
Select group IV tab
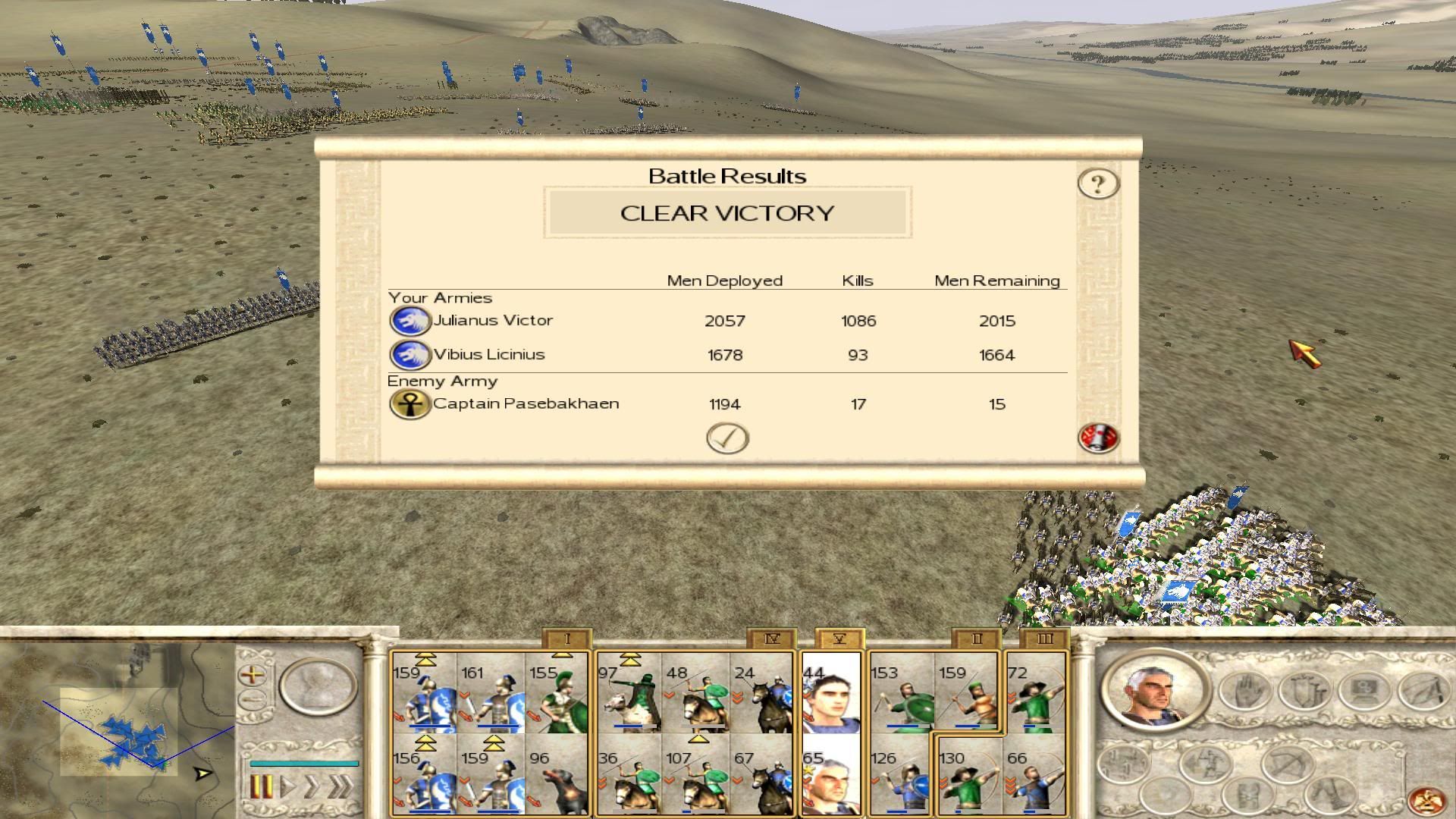tap(771, 639)
